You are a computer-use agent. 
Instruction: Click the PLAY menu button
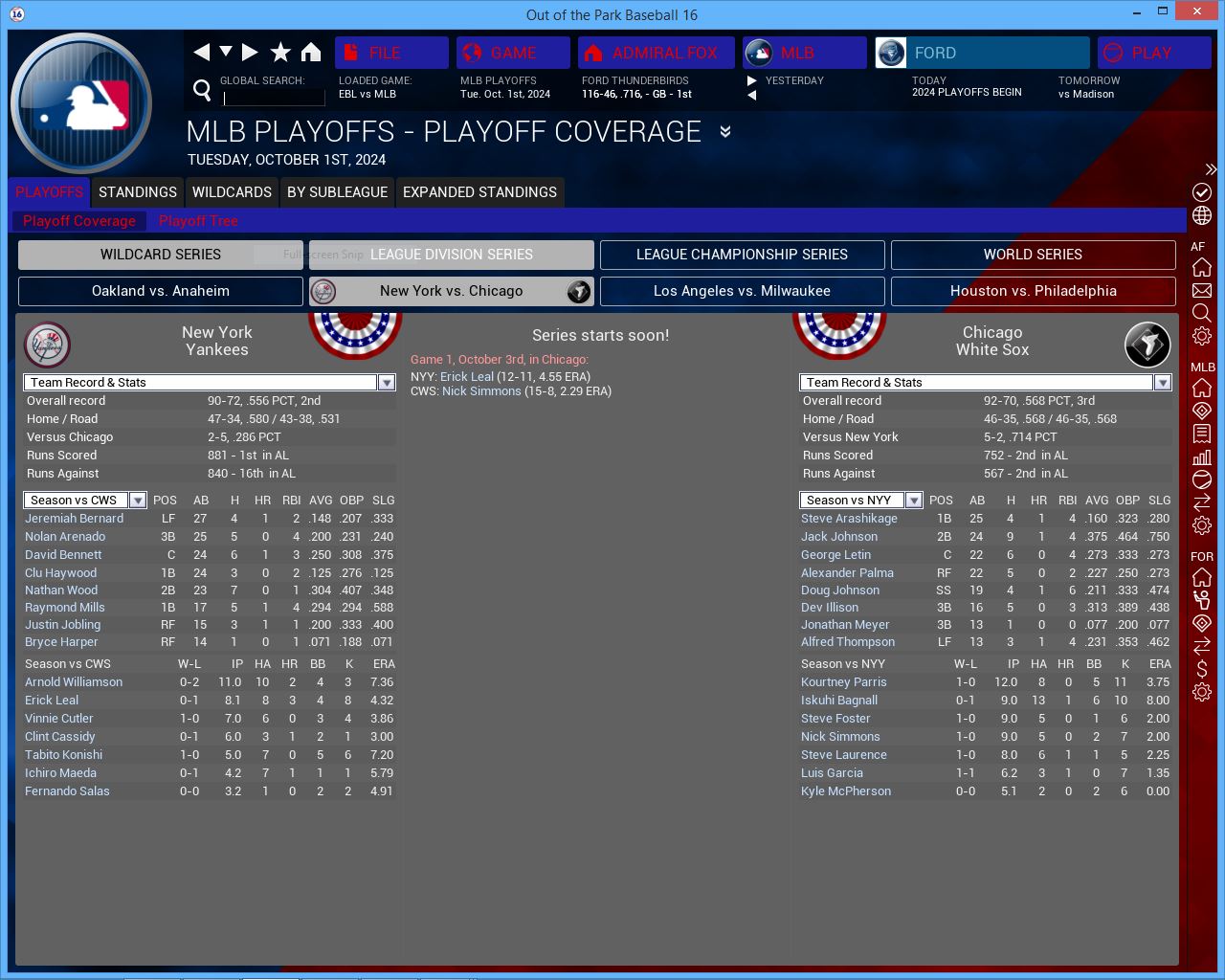click(1153, 53)
